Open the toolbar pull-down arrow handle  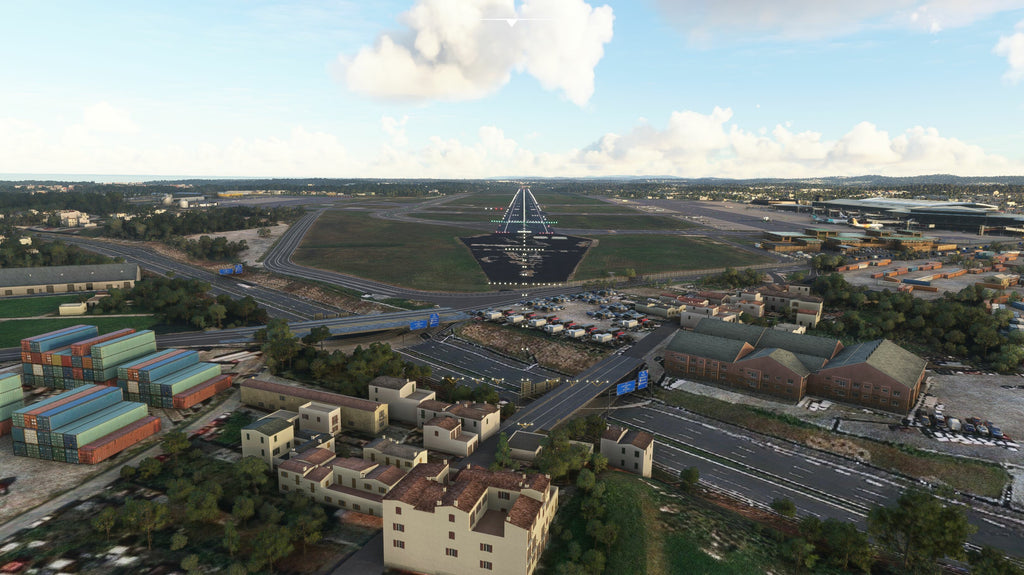pos(512,21)
